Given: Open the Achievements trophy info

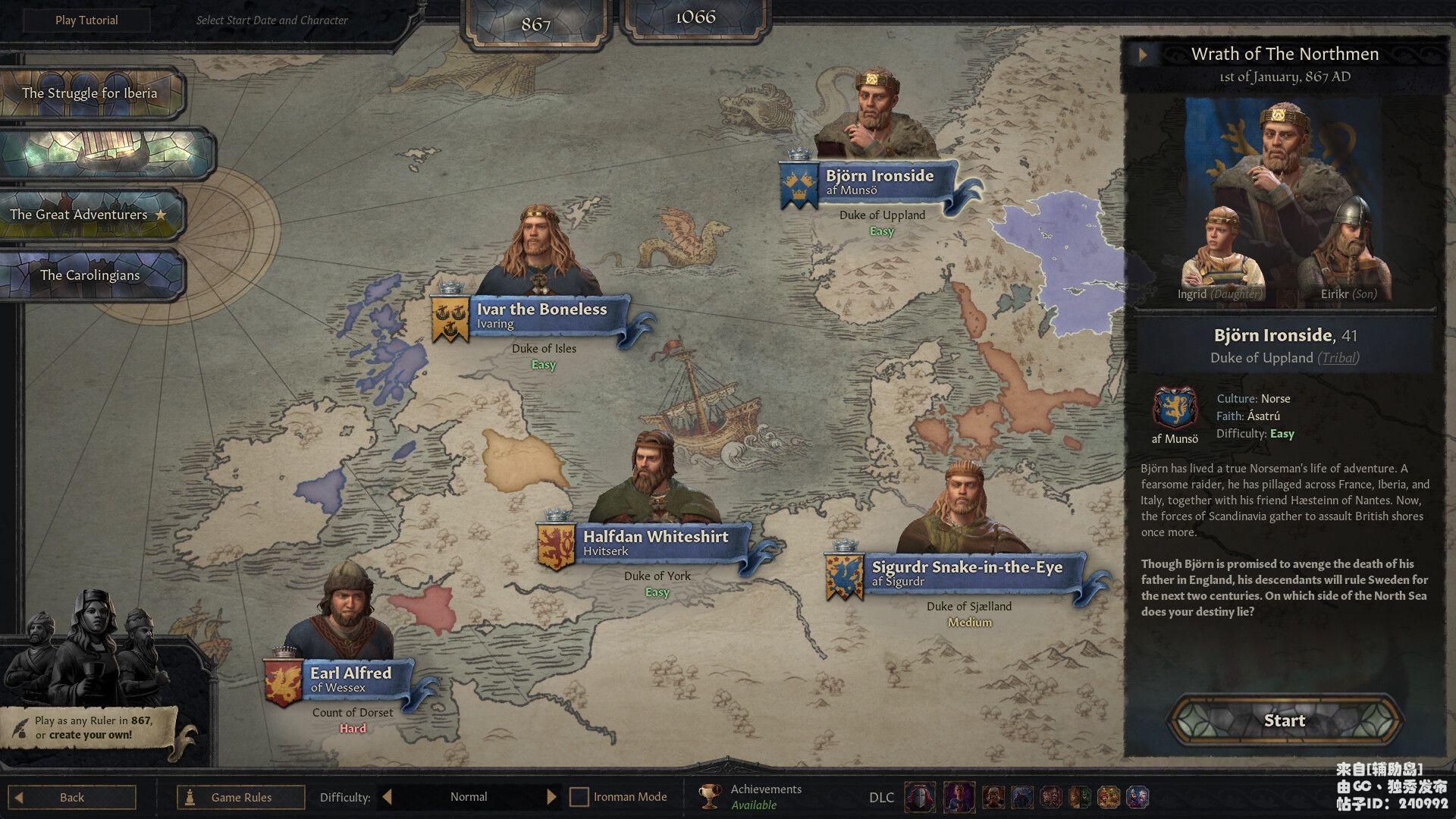Looking at the screenshot, I should pyautogui.click(x=710, y=796).
